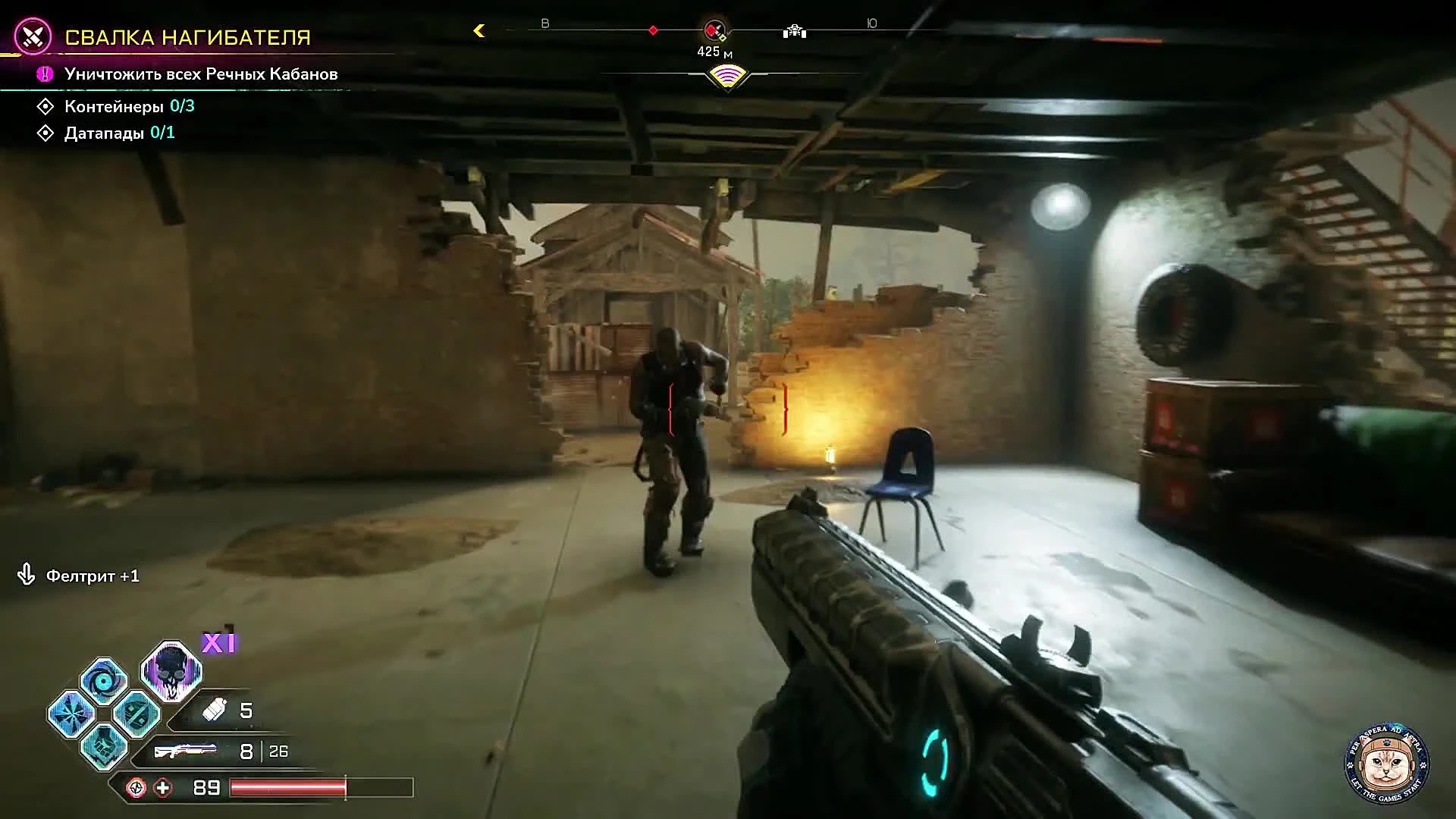Click the defibrillation crosshair icon near health
The image size is (1456, 819).
(x=135, y=788)
